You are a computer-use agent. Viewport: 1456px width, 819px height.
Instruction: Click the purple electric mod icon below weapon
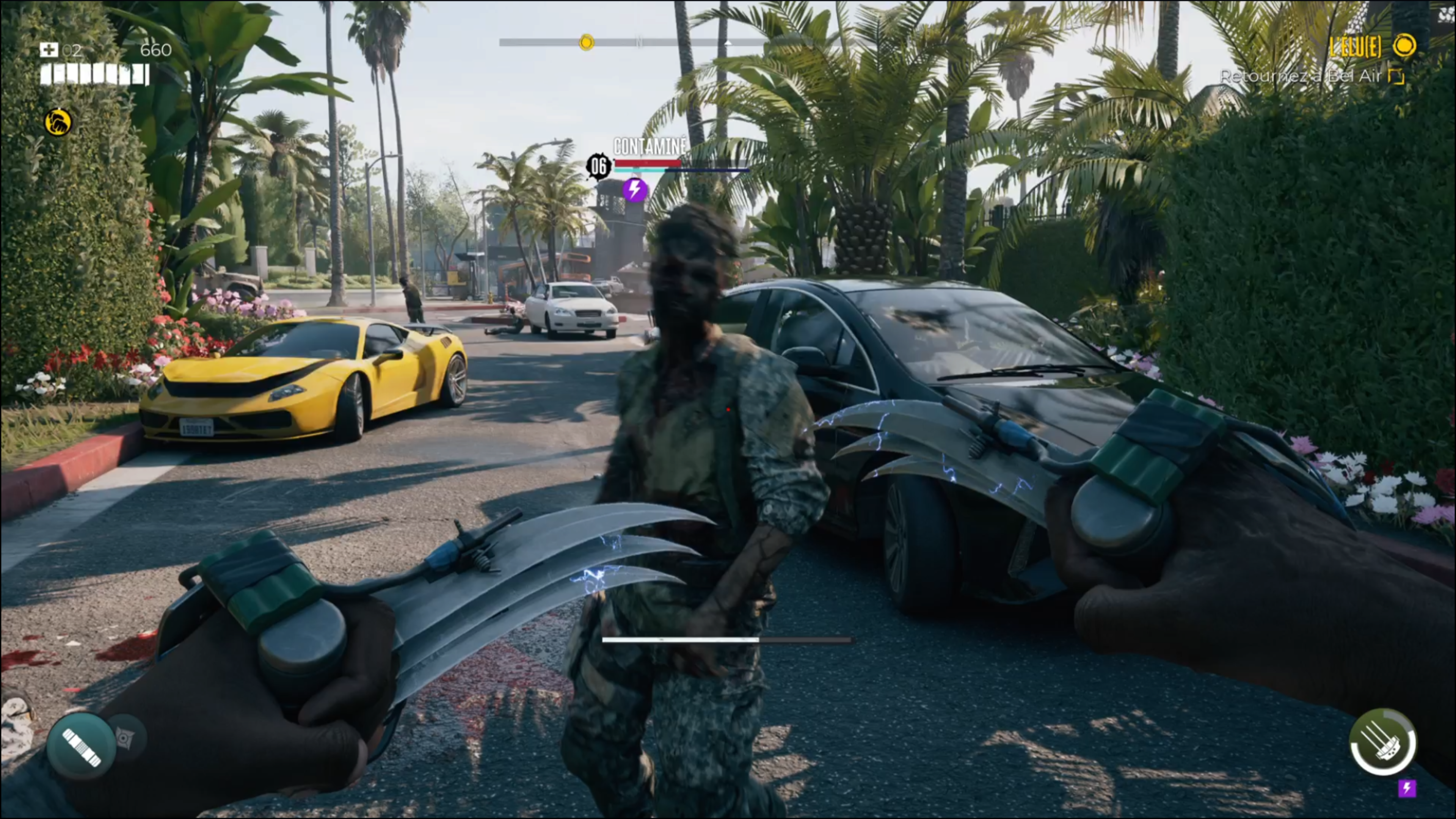[1406, 788]
